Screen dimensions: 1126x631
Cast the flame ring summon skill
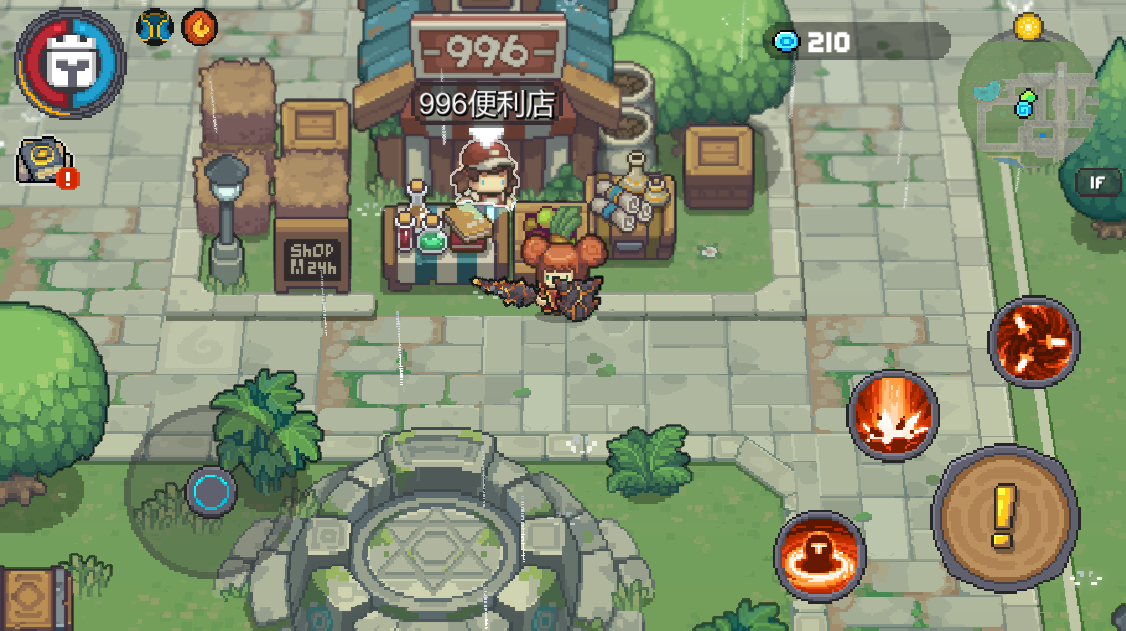(x=820, y=555)
